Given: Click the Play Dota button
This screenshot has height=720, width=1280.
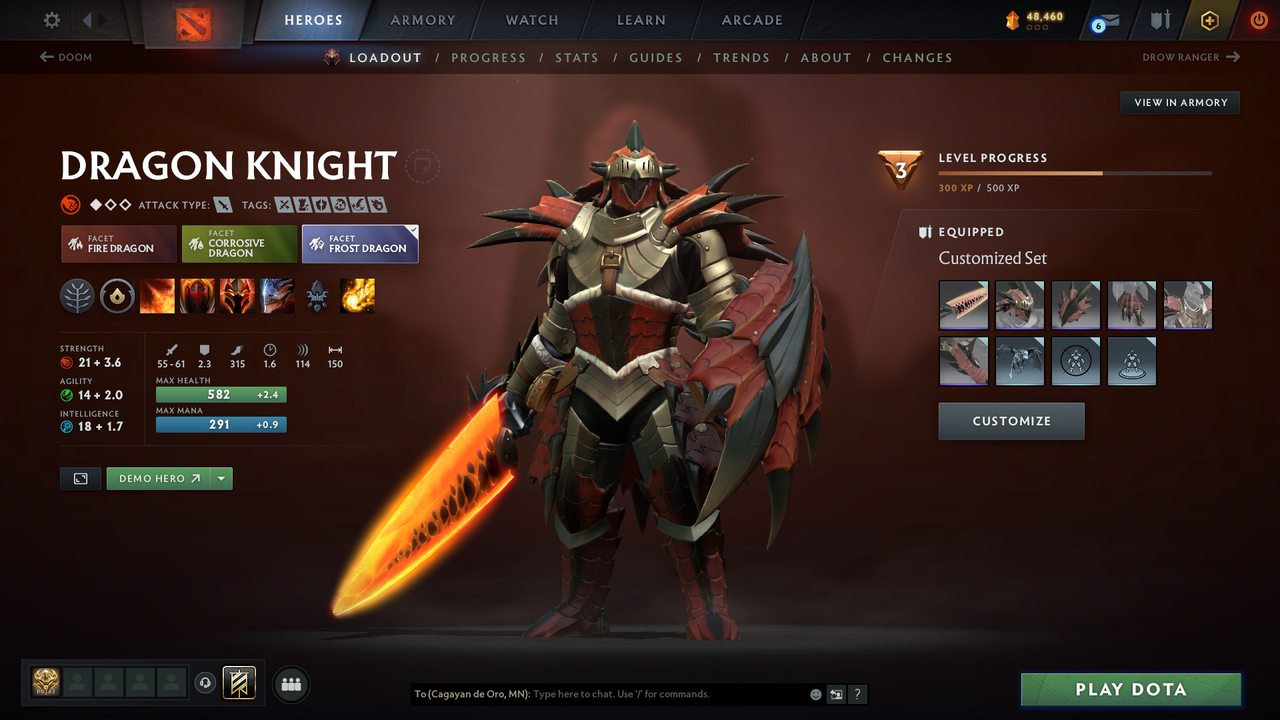Looking at the screenshot, I should tap(1130, 689).
